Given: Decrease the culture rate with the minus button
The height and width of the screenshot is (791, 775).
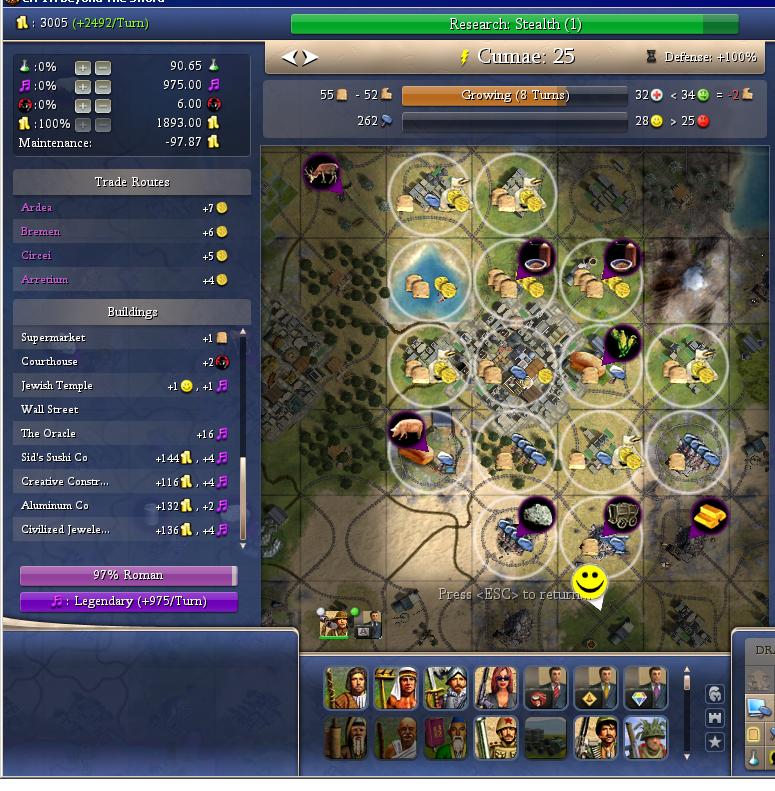Looking at the screenshot, I should (103, 87).
